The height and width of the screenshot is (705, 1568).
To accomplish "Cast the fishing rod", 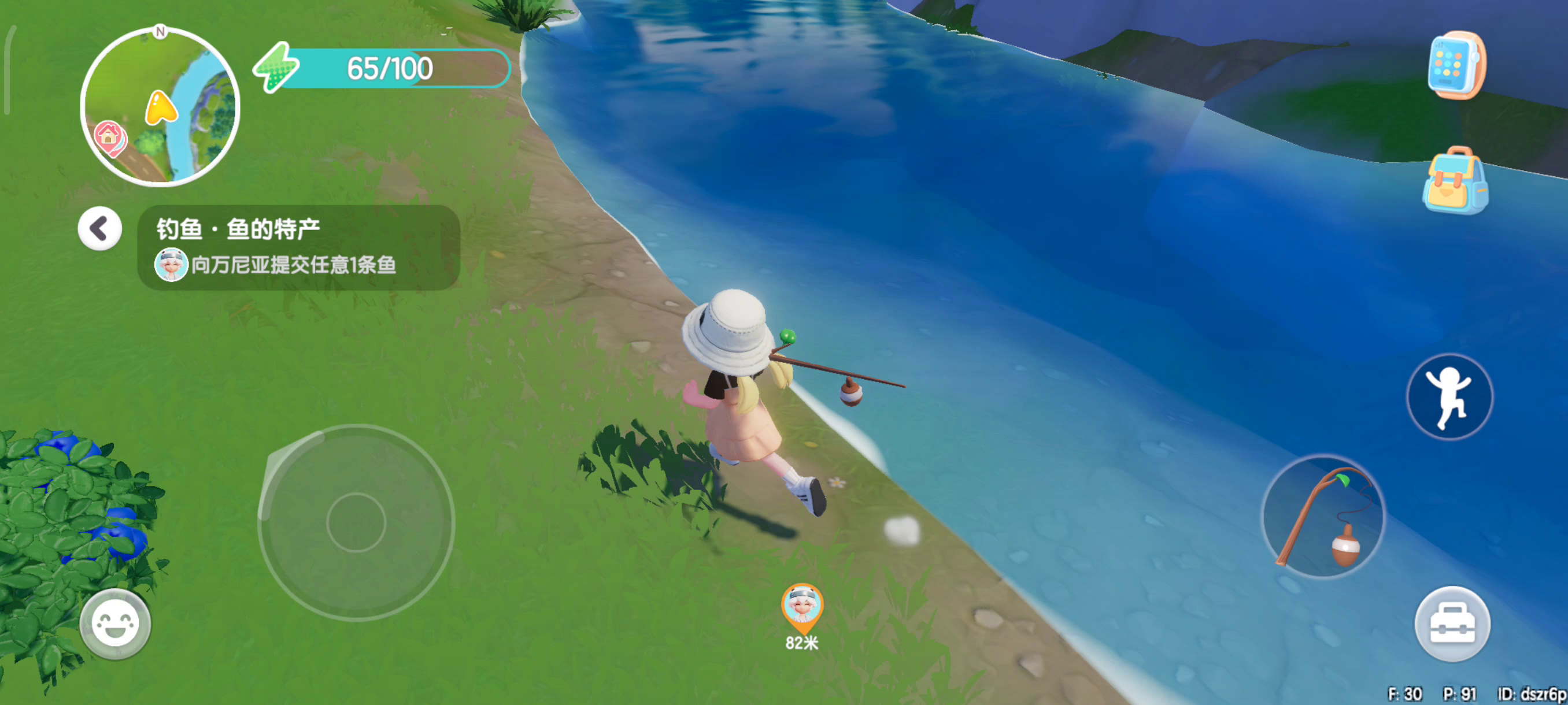I will 1323,518.
